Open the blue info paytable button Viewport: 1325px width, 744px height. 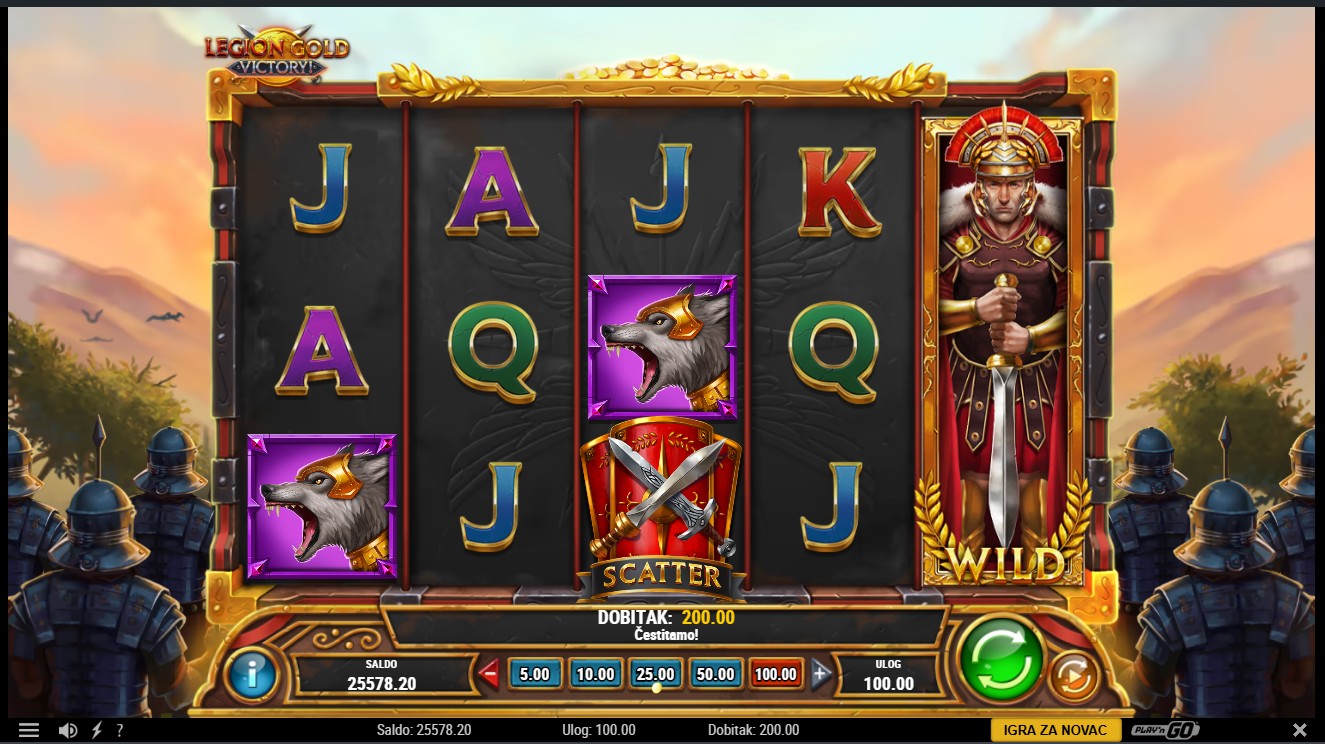[252, 675]
